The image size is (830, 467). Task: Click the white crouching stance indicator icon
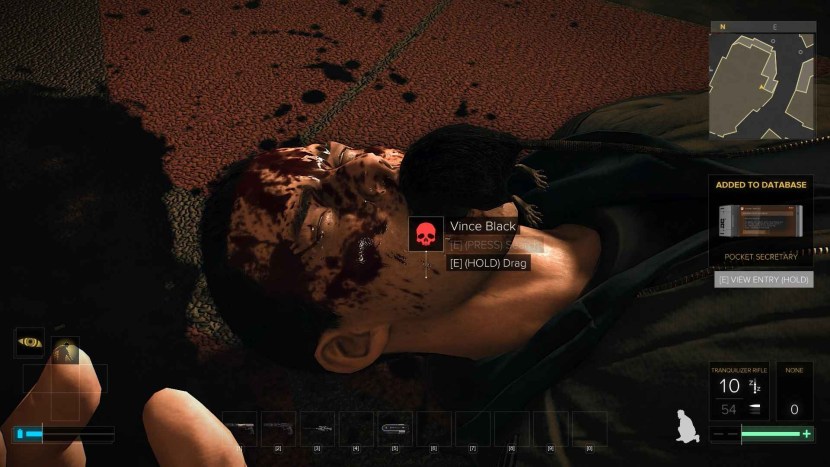(687, 424)
